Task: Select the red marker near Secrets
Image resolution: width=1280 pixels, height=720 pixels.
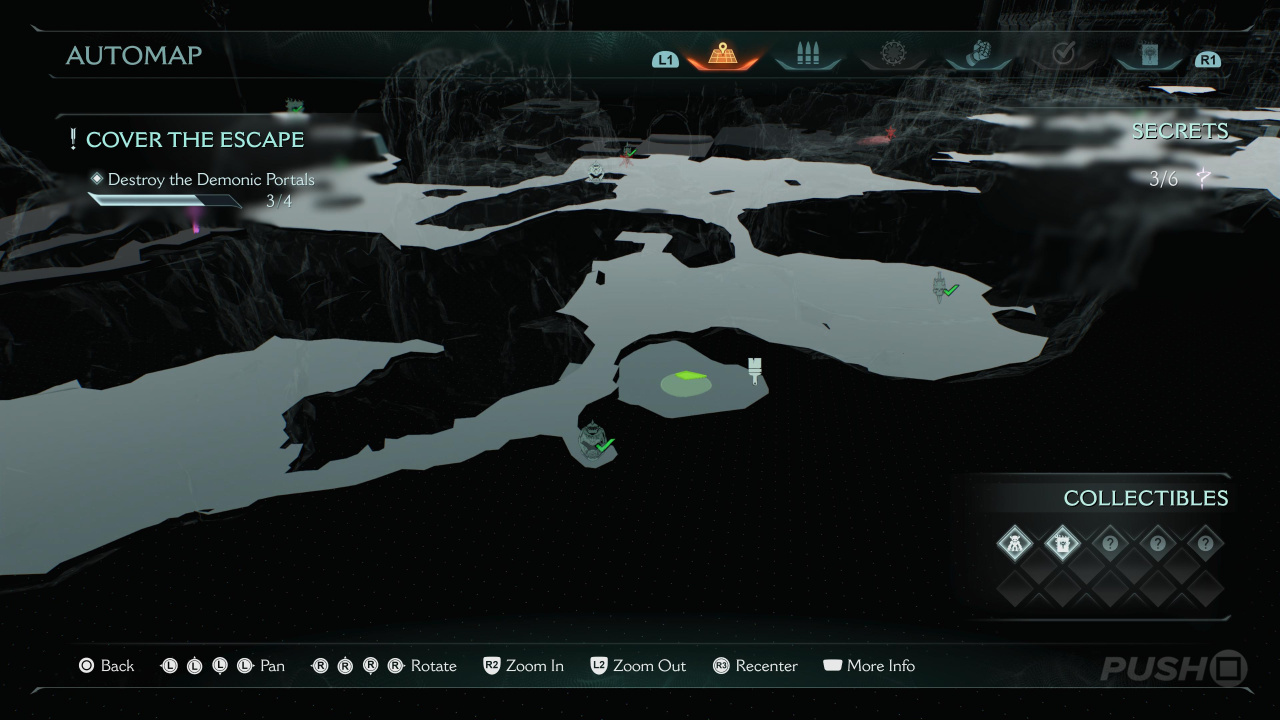Action: pos(889,133)
